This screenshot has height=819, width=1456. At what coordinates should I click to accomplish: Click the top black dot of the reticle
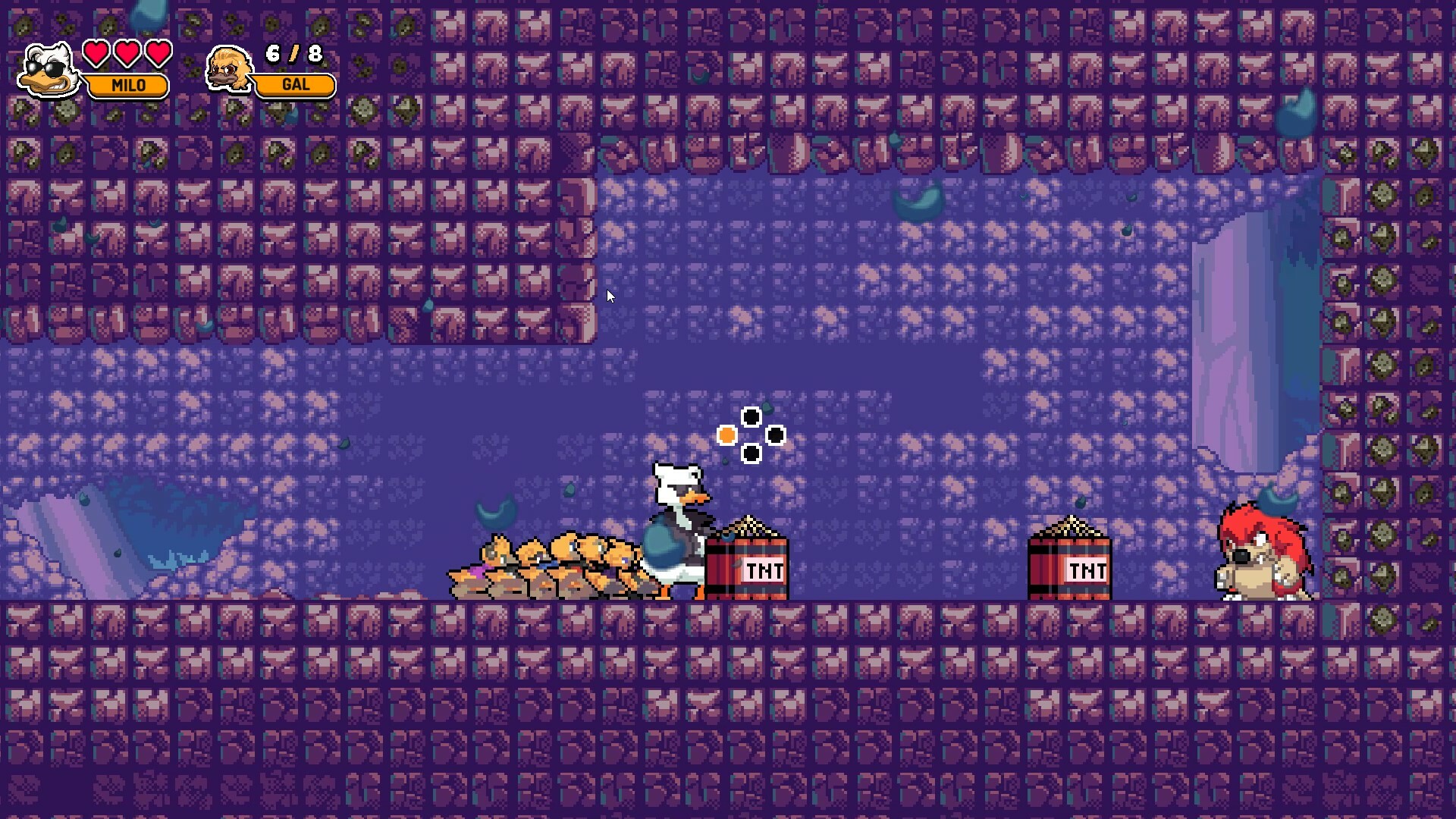[752, 416]
